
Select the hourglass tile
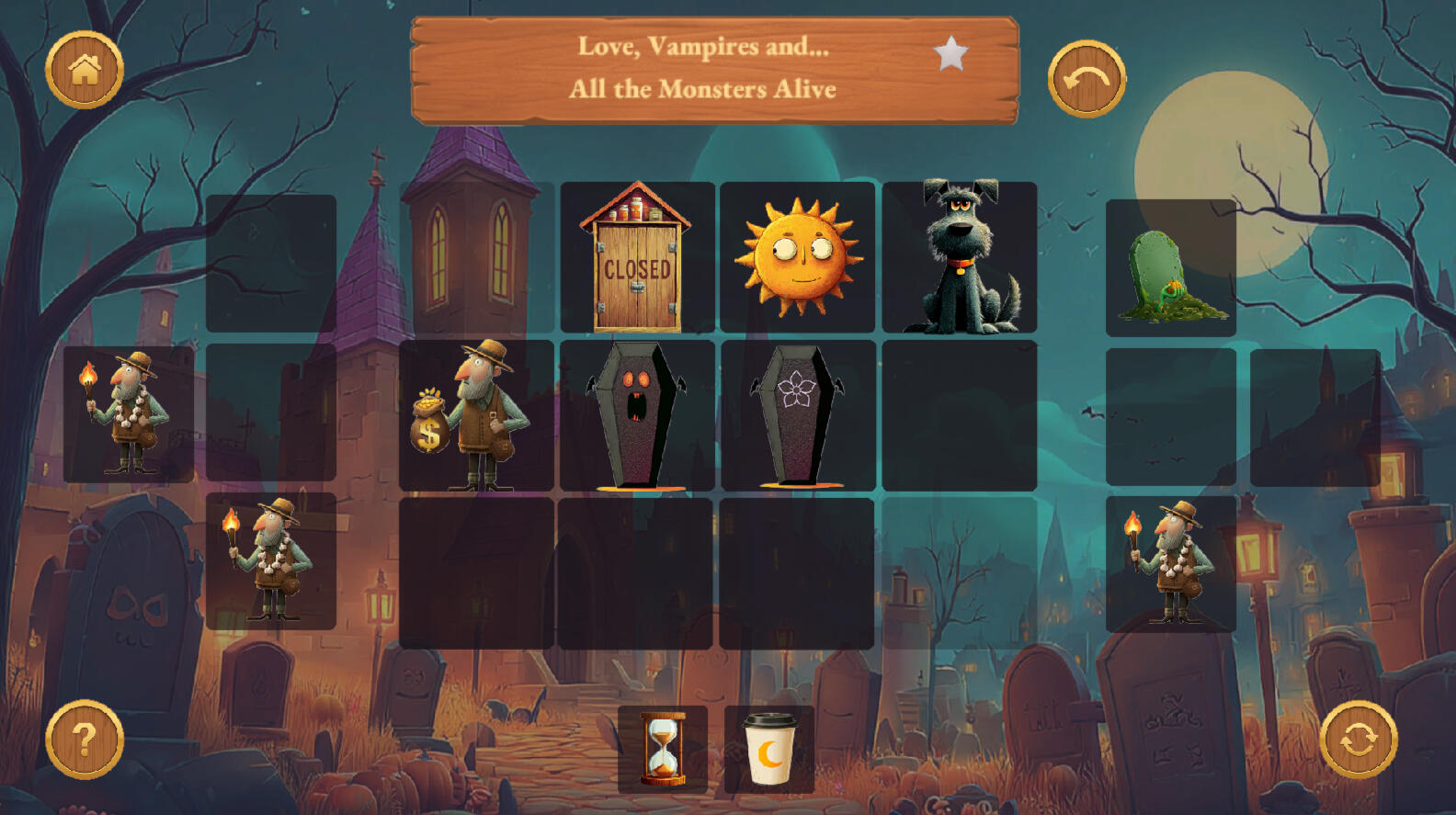tap(663, 749)
